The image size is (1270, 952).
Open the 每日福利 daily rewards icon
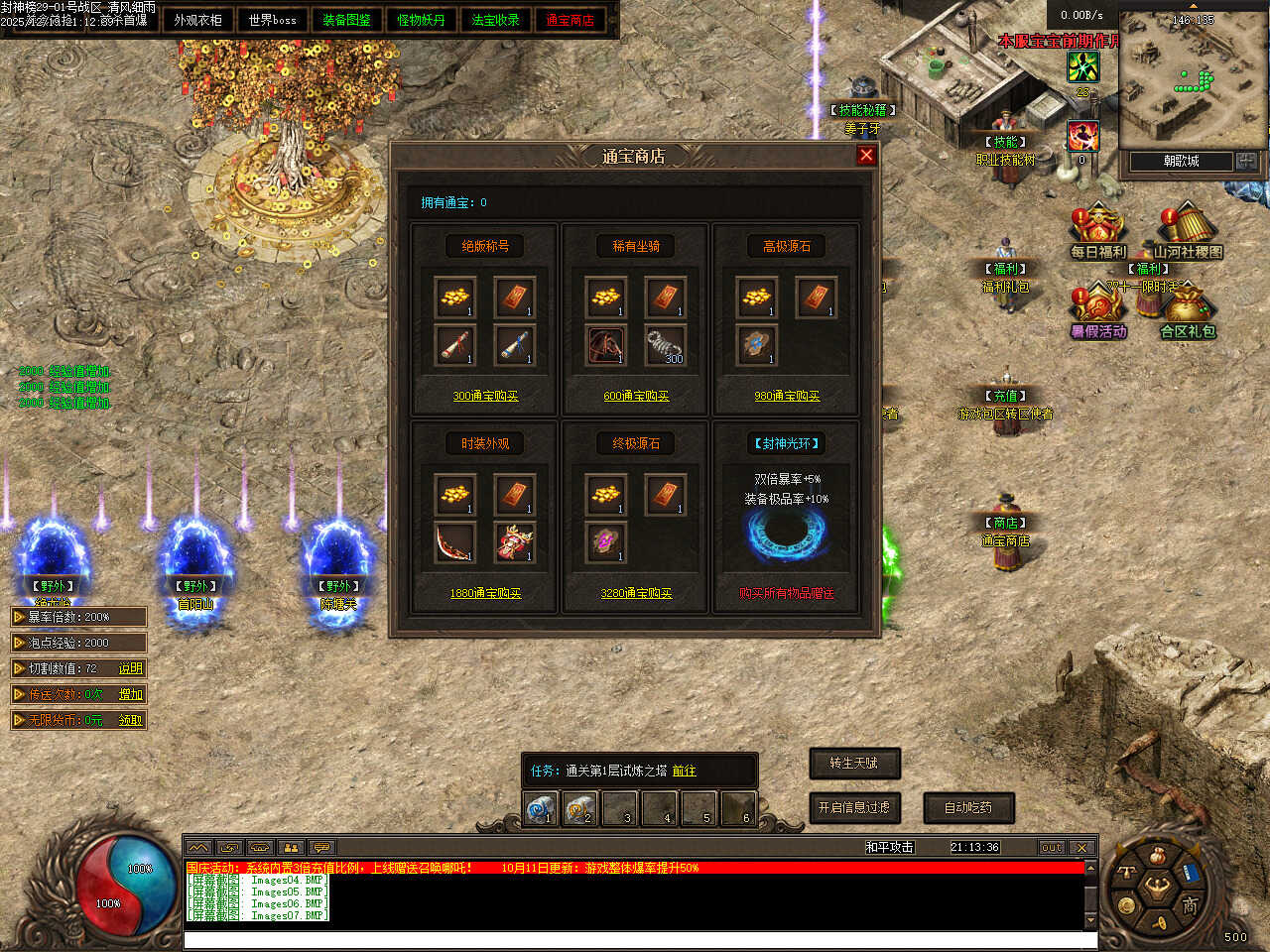point(1097,232)
